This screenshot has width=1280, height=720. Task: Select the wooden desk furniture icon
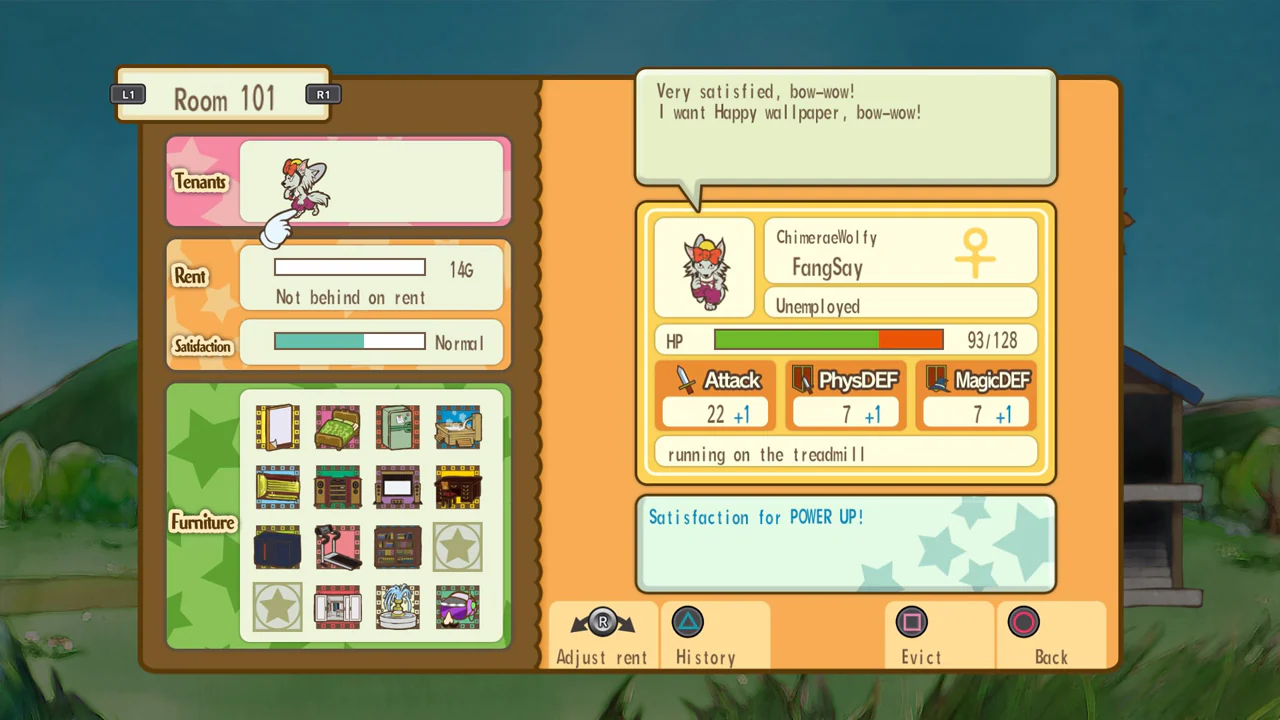457,487
